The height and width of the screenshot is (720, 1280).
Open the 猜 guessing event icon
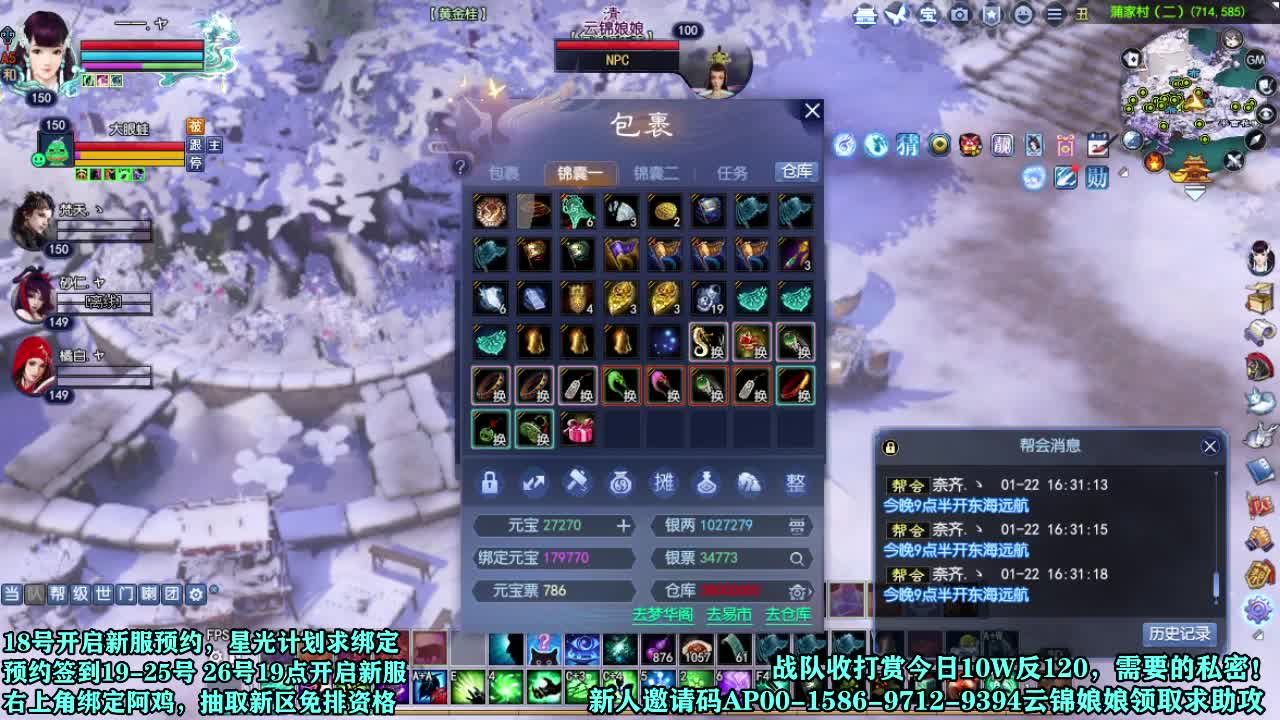pyautogui.click(x=910, y=145)
